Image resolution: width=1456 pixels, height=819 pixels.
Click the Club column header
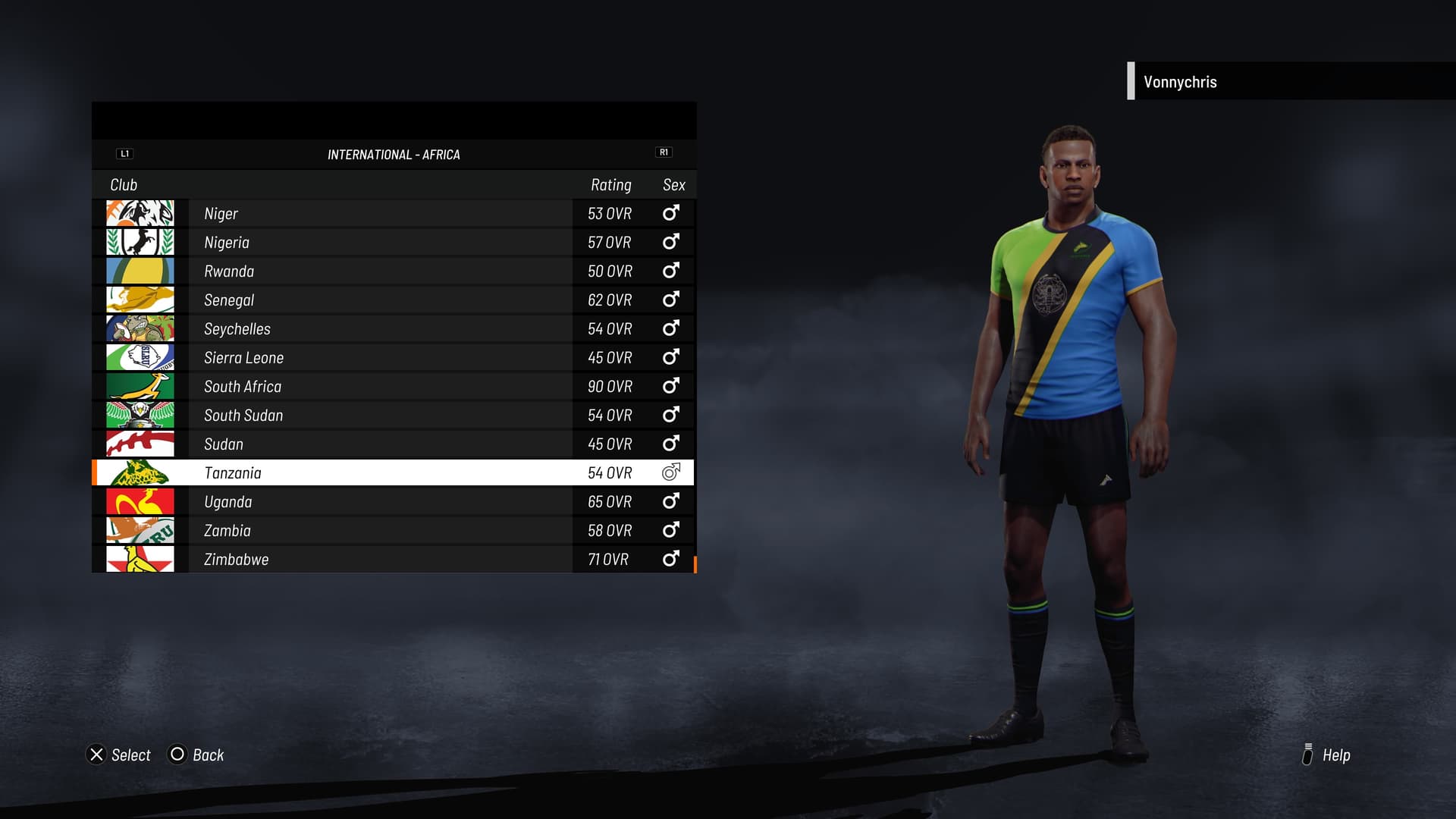point(124,185)
